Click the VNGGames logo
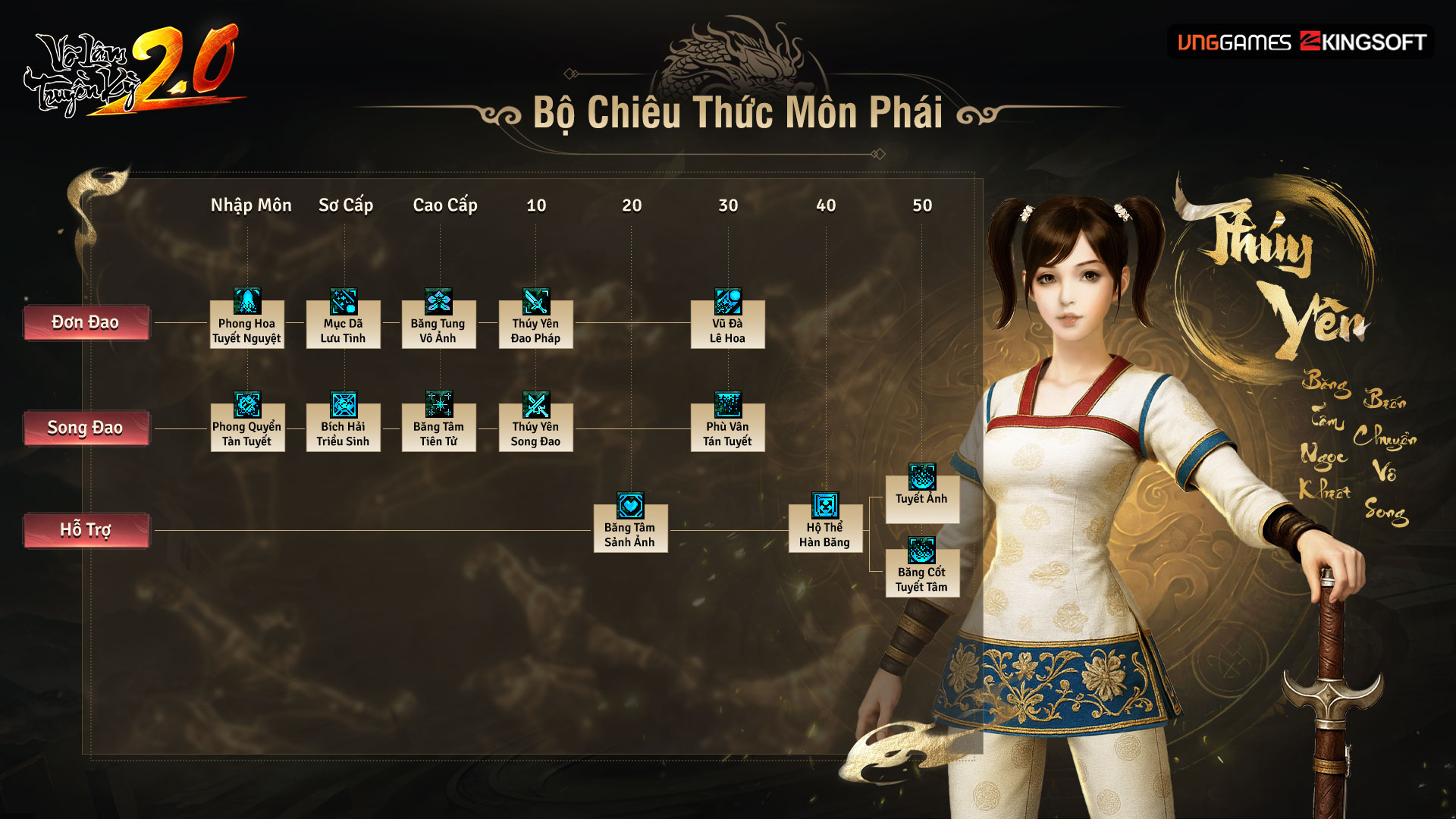1456x819 pixels. (x=1234, y=42)
